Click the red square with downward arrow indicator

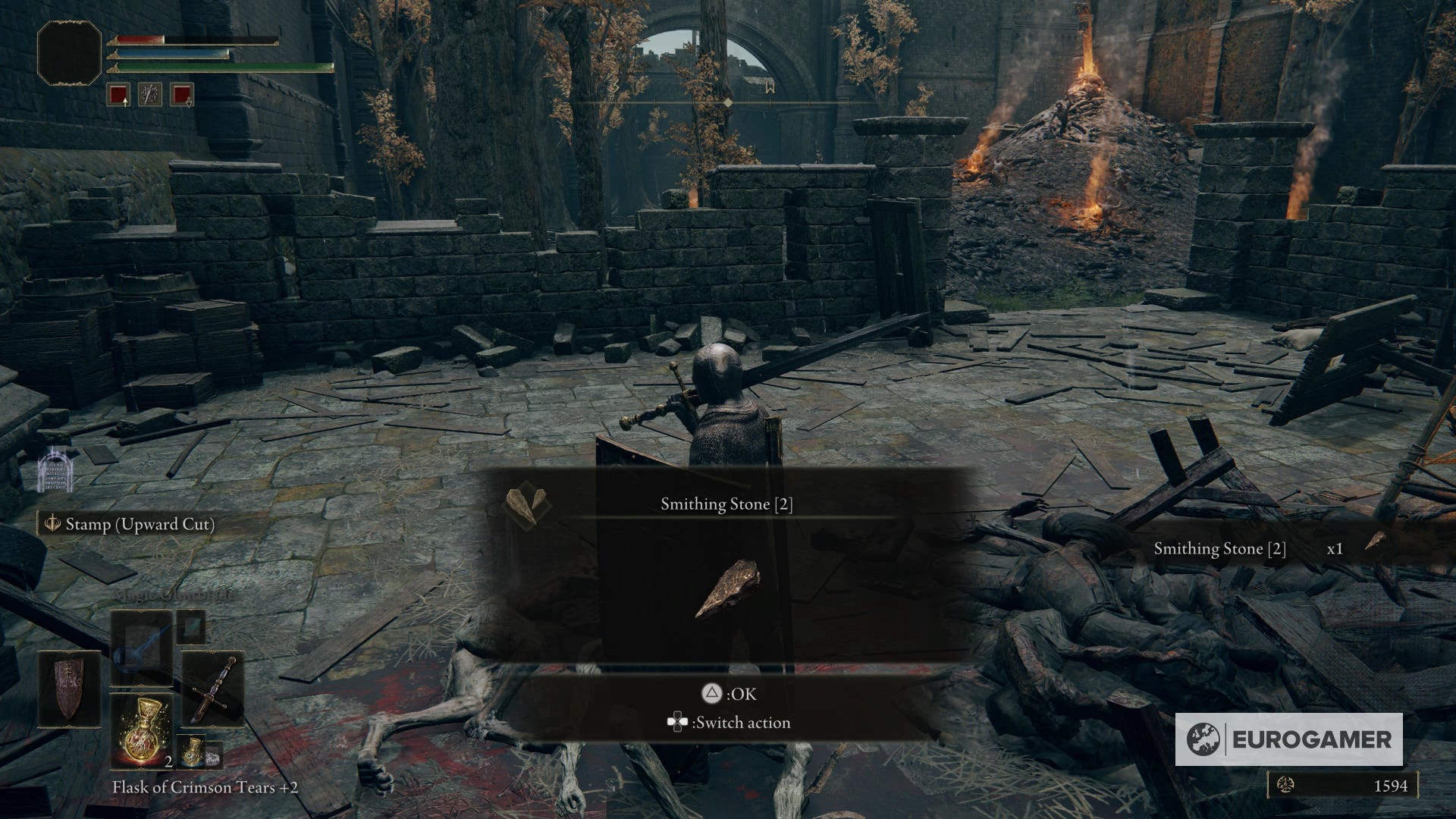(x=181, y=94)
